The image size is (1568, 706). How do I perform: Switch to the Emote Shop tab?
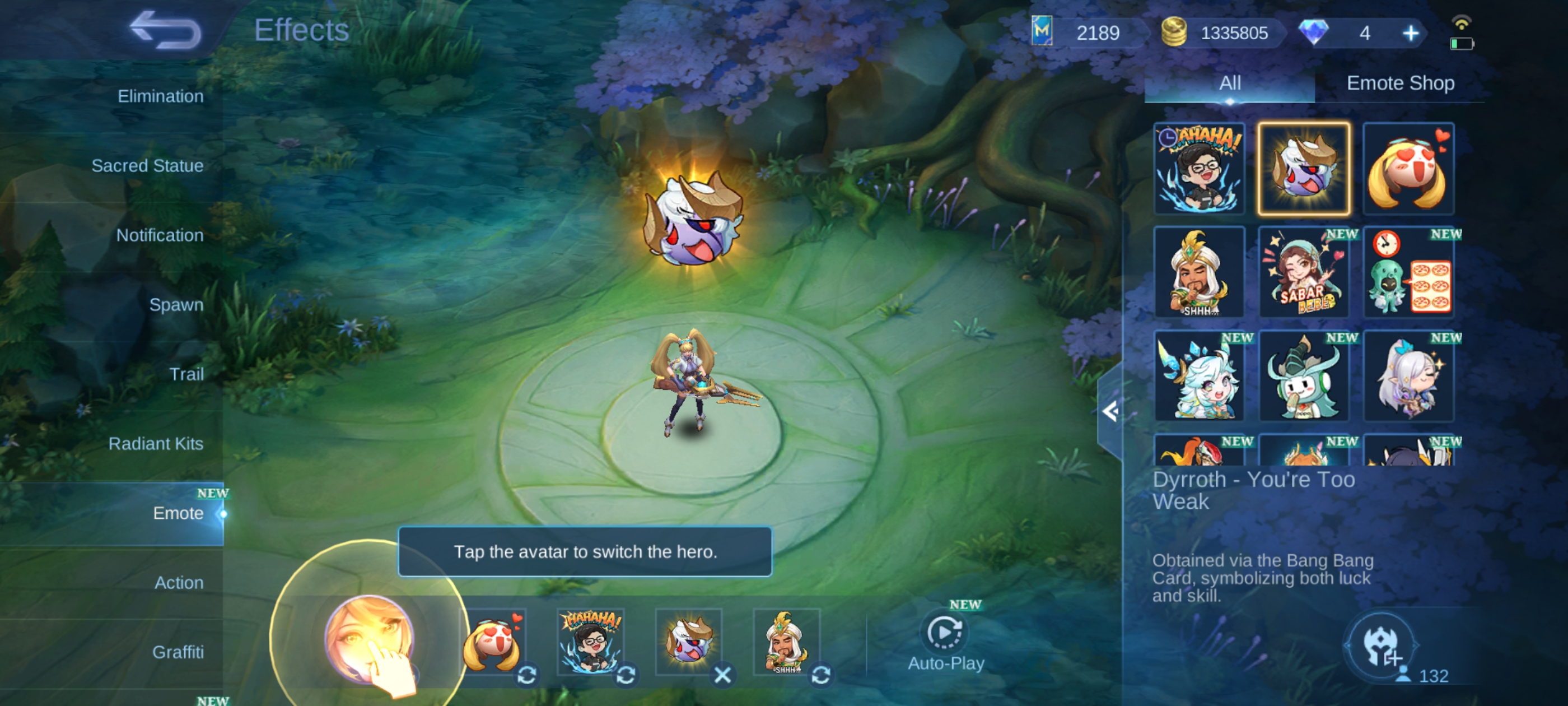(x=1400, y=83)
